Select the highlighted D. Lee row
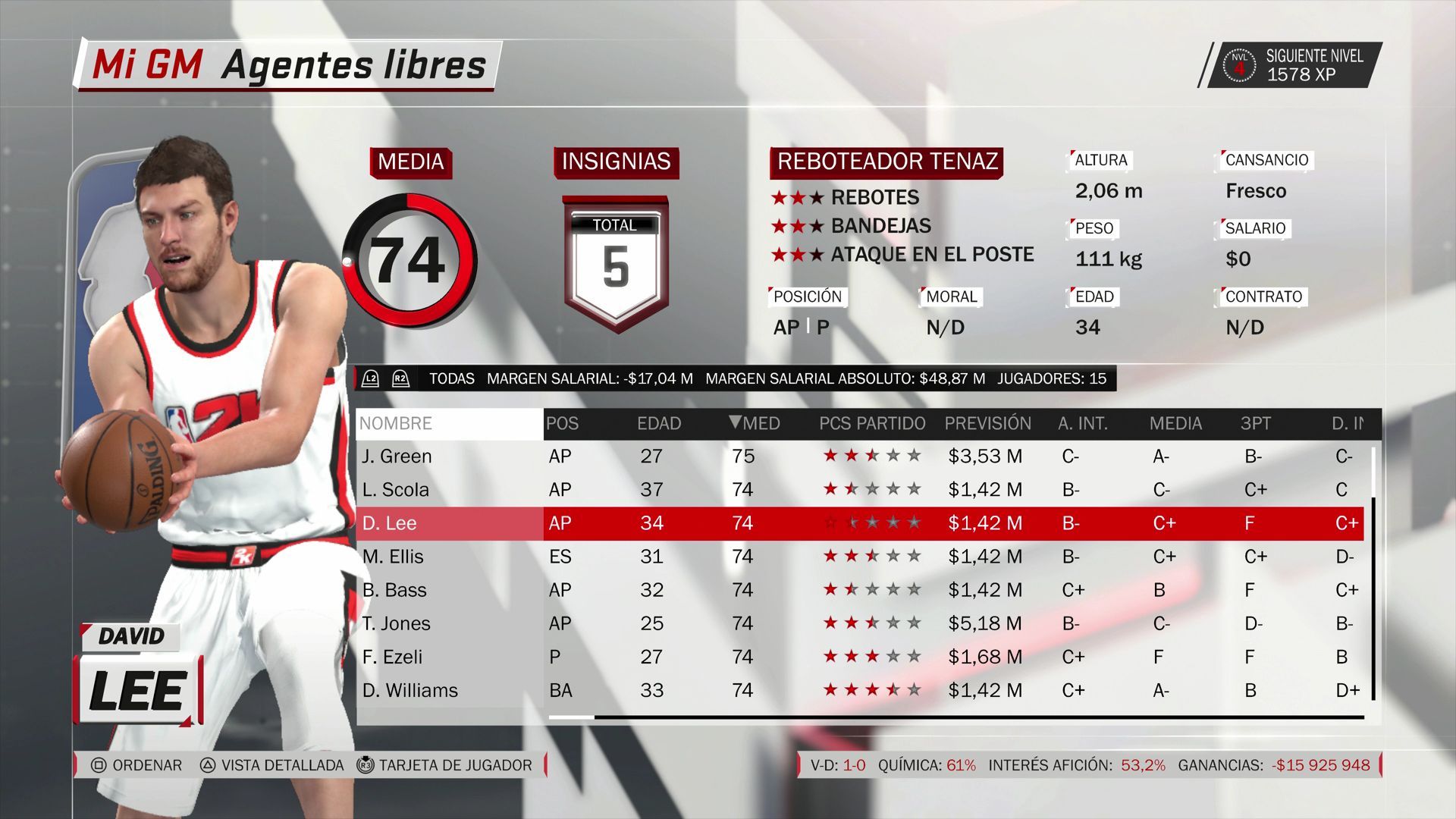The width and height of the screenshot is (1456, 819). click(390, 523)
